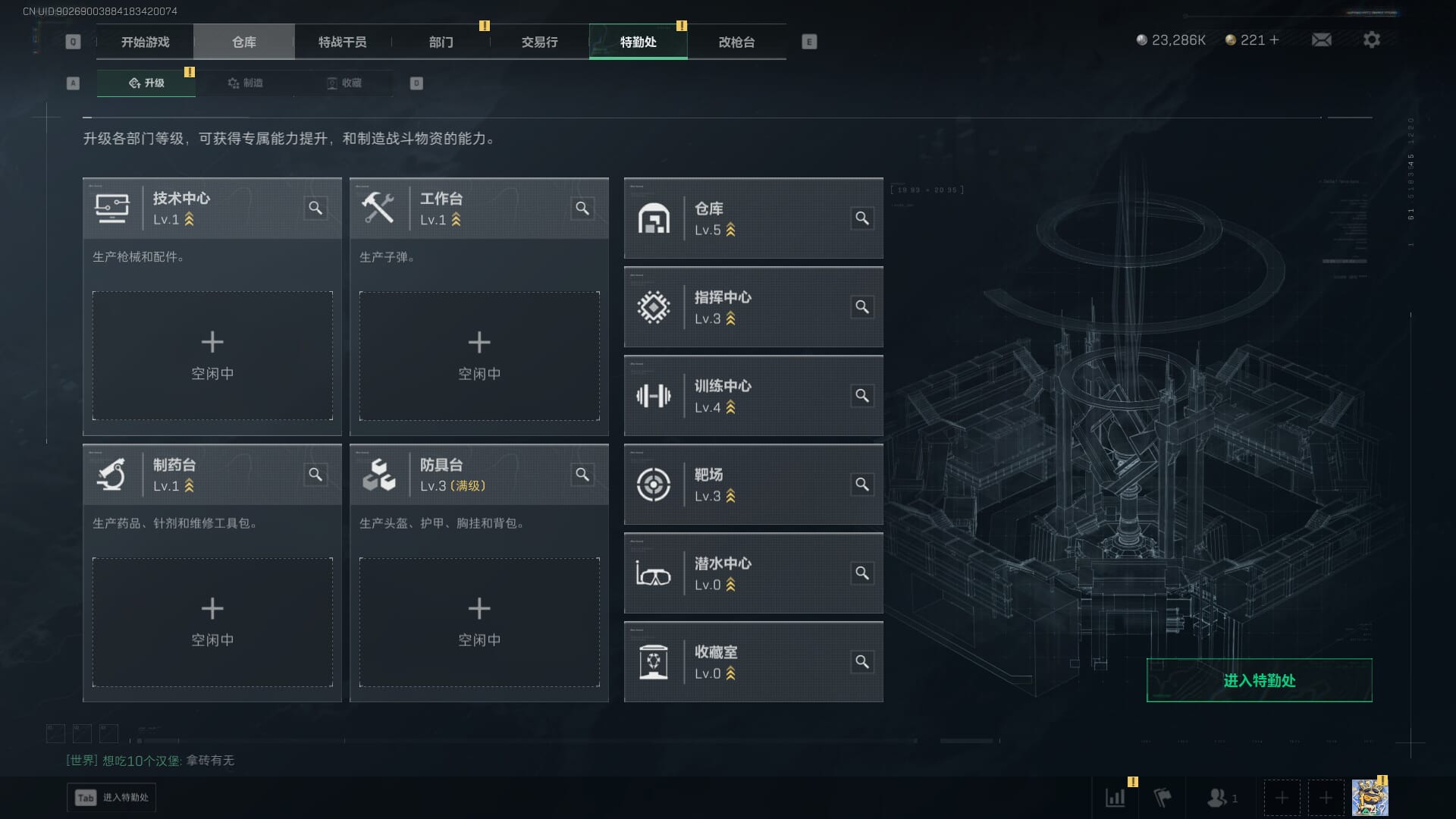Image resolution: width=1456 pixels, height=819 pixels.
Task: Select the 潜水中心 Lv.0 row
Action: point(753,573)
